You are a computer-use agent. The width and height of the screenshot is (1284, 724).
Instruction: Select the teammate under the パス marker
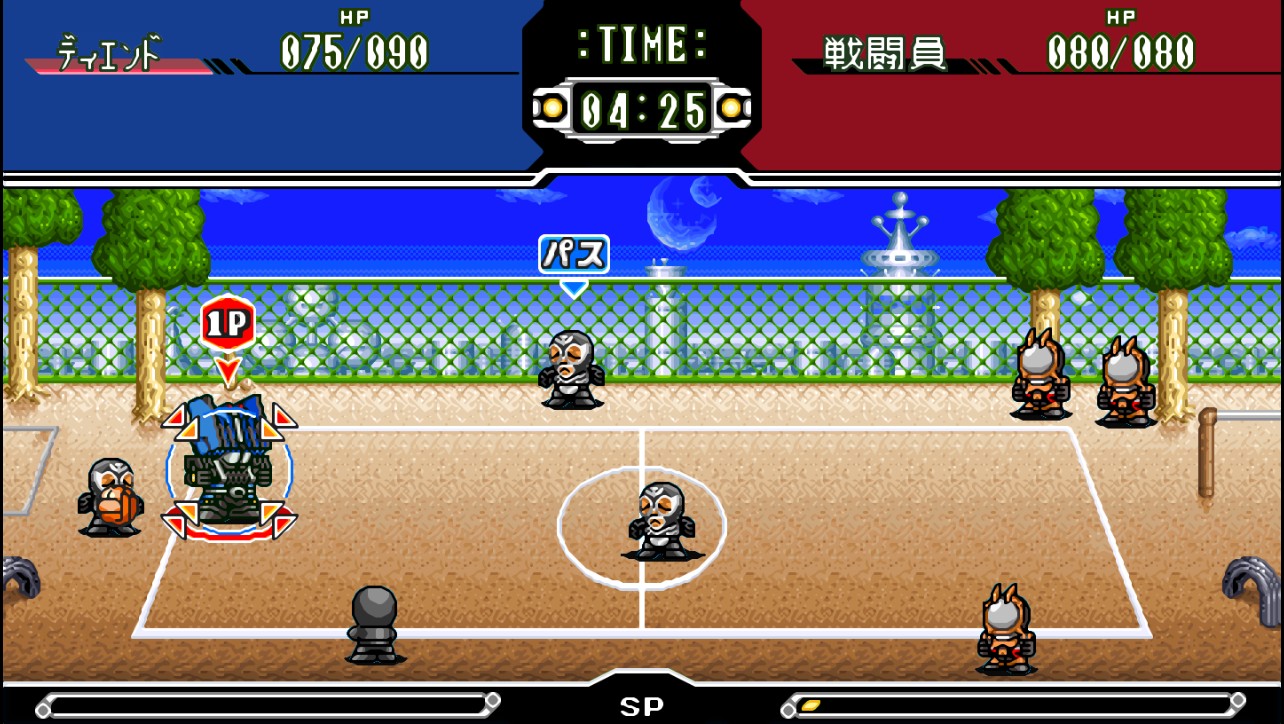[x=571, y=369]
